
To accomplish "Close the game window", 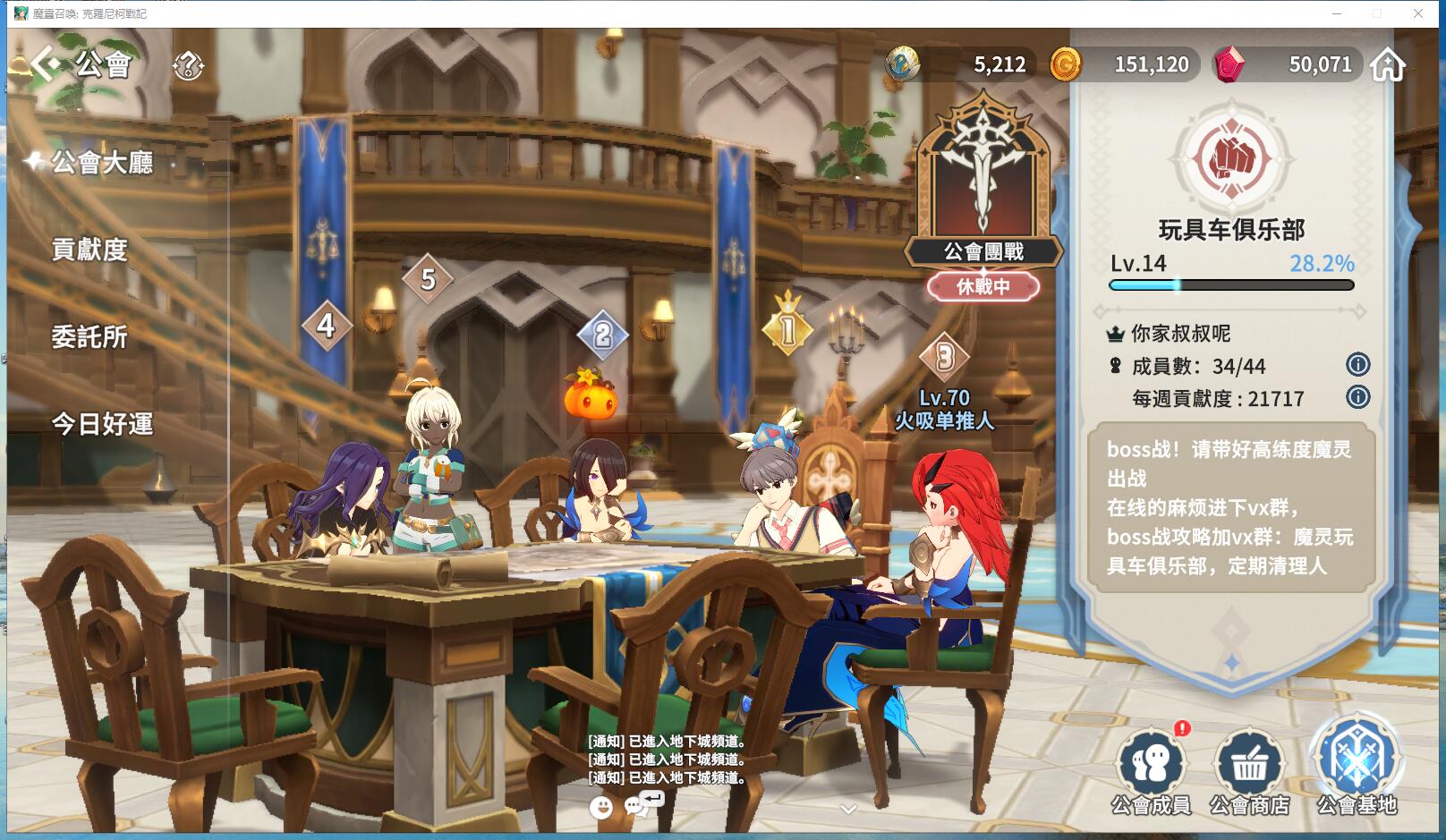I will 1418,13.
